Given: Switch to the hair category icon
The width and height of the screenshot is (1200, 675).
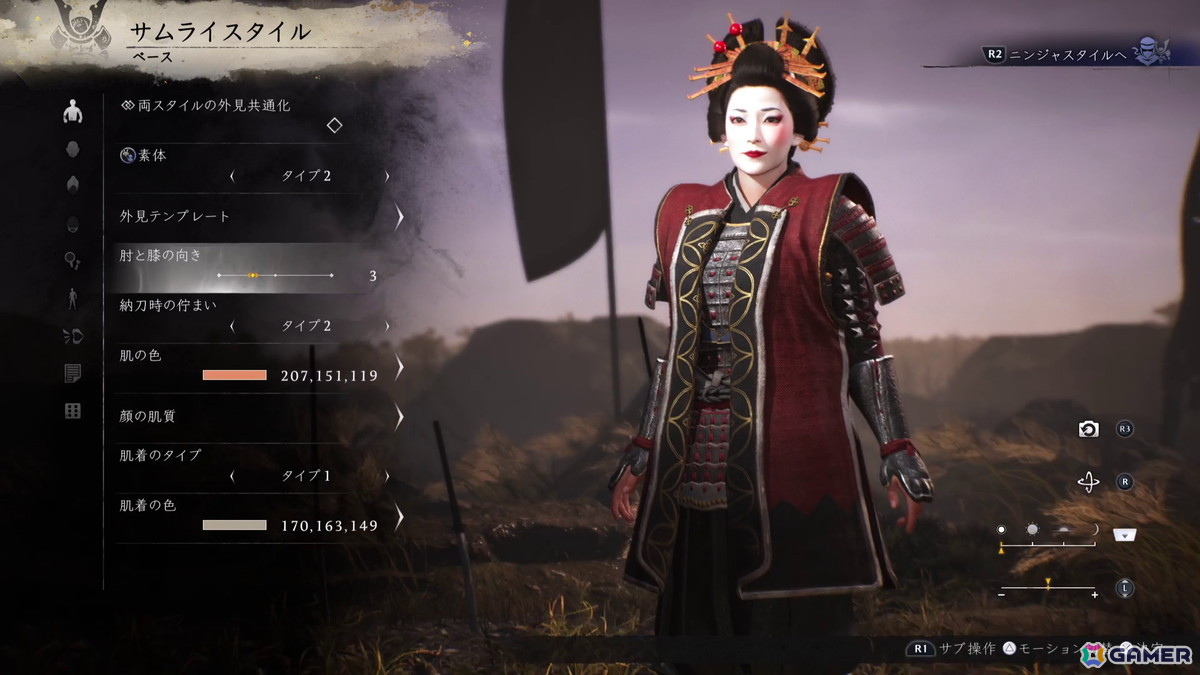Looking at the screenshot, I should (x=72, y=184).
